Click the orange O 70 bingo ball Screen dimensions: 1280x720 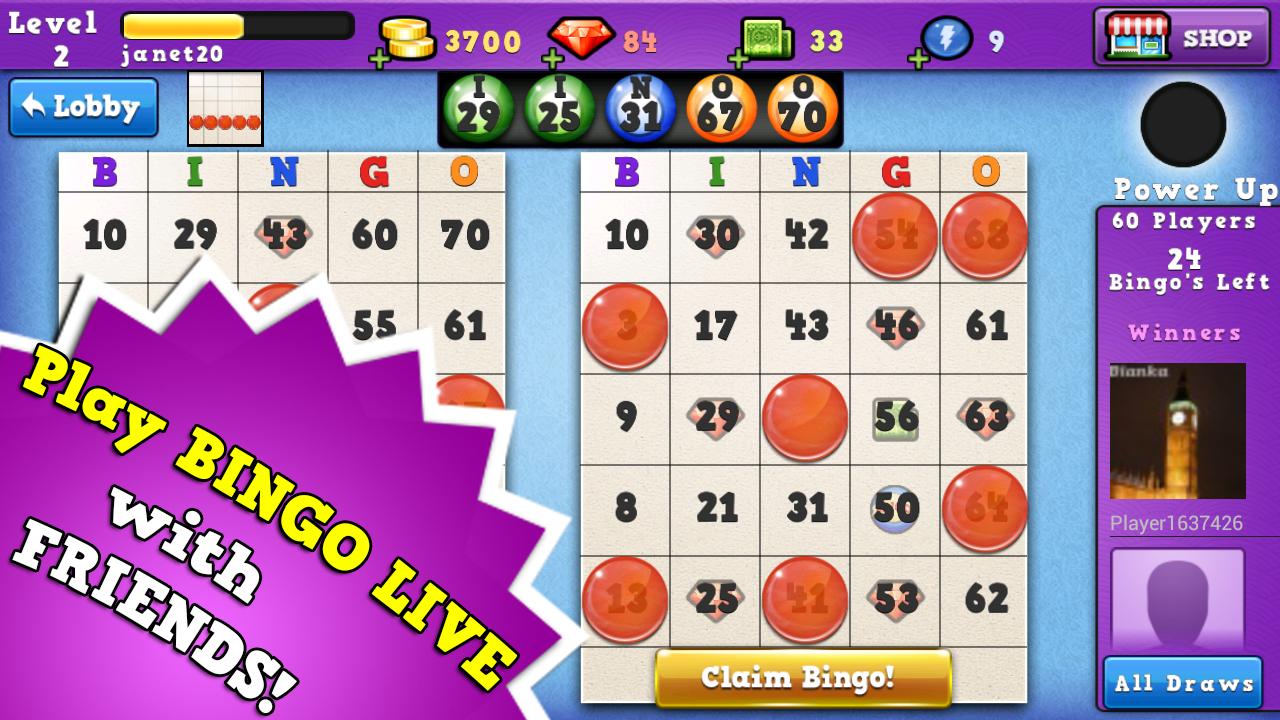801,109
